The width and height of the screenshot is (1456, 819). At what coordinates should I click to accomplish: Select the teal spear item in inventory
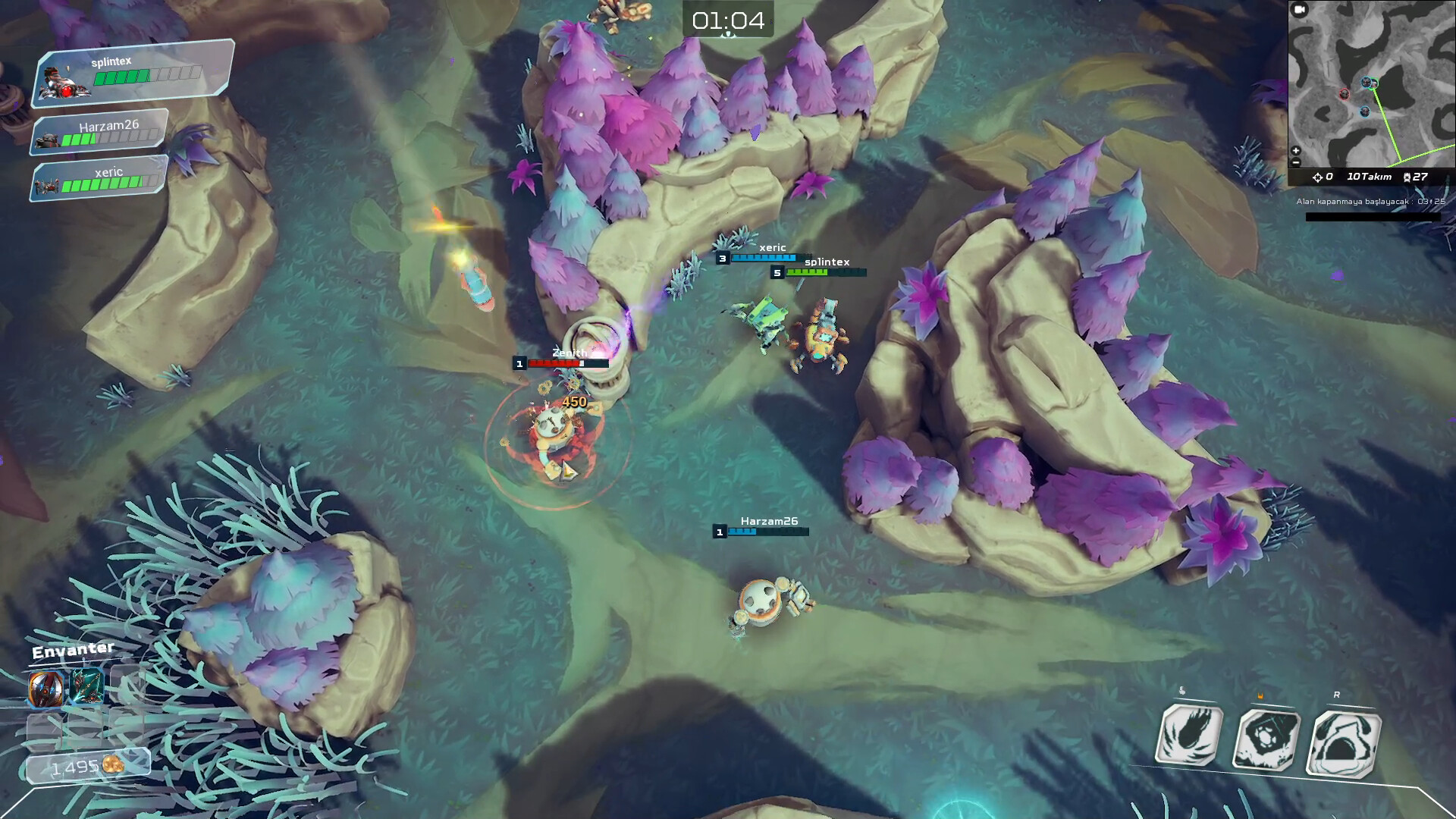point(86,687)
